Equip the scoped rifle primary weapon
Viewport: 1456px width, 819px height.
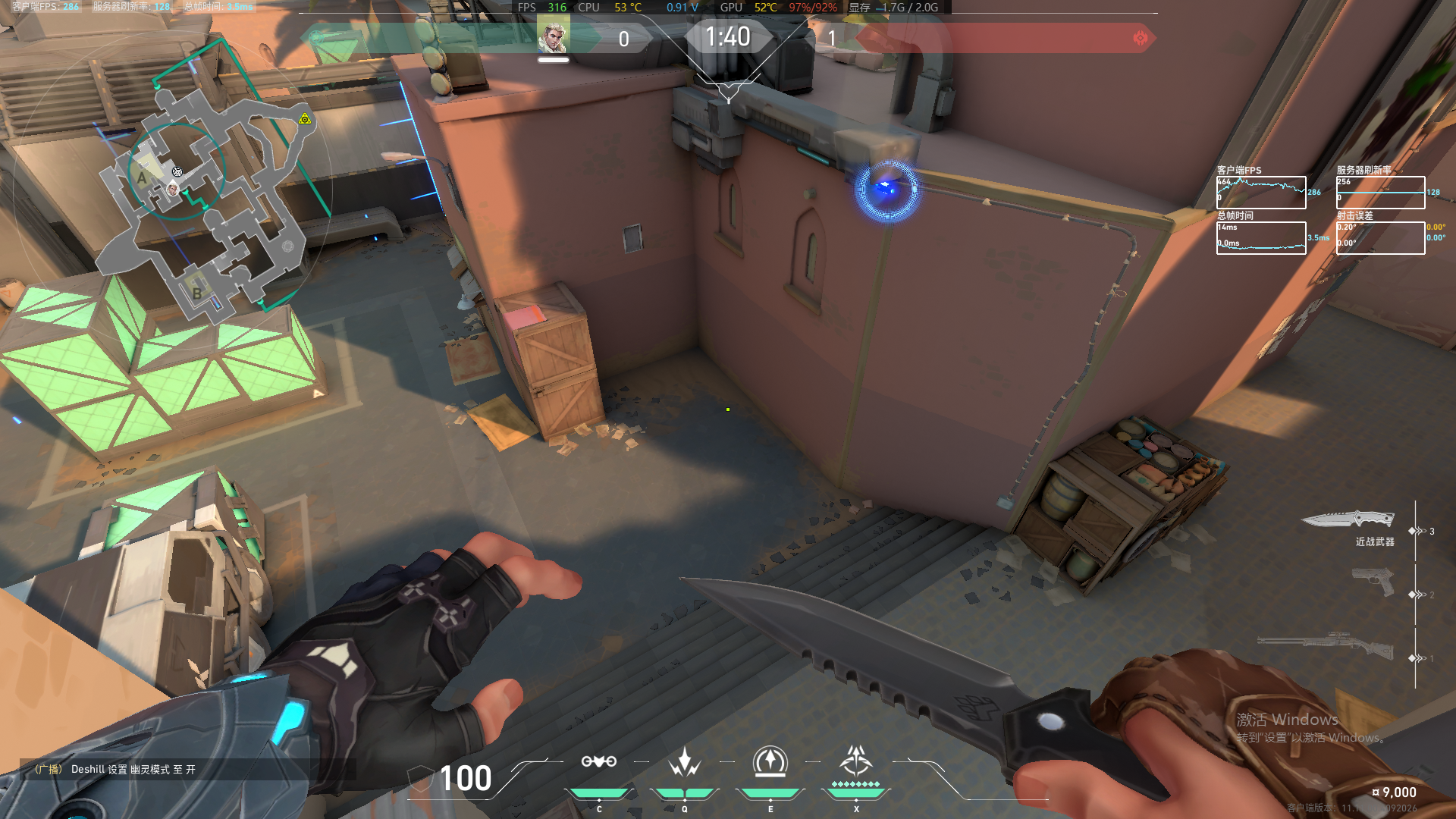tap(1326, 646)
